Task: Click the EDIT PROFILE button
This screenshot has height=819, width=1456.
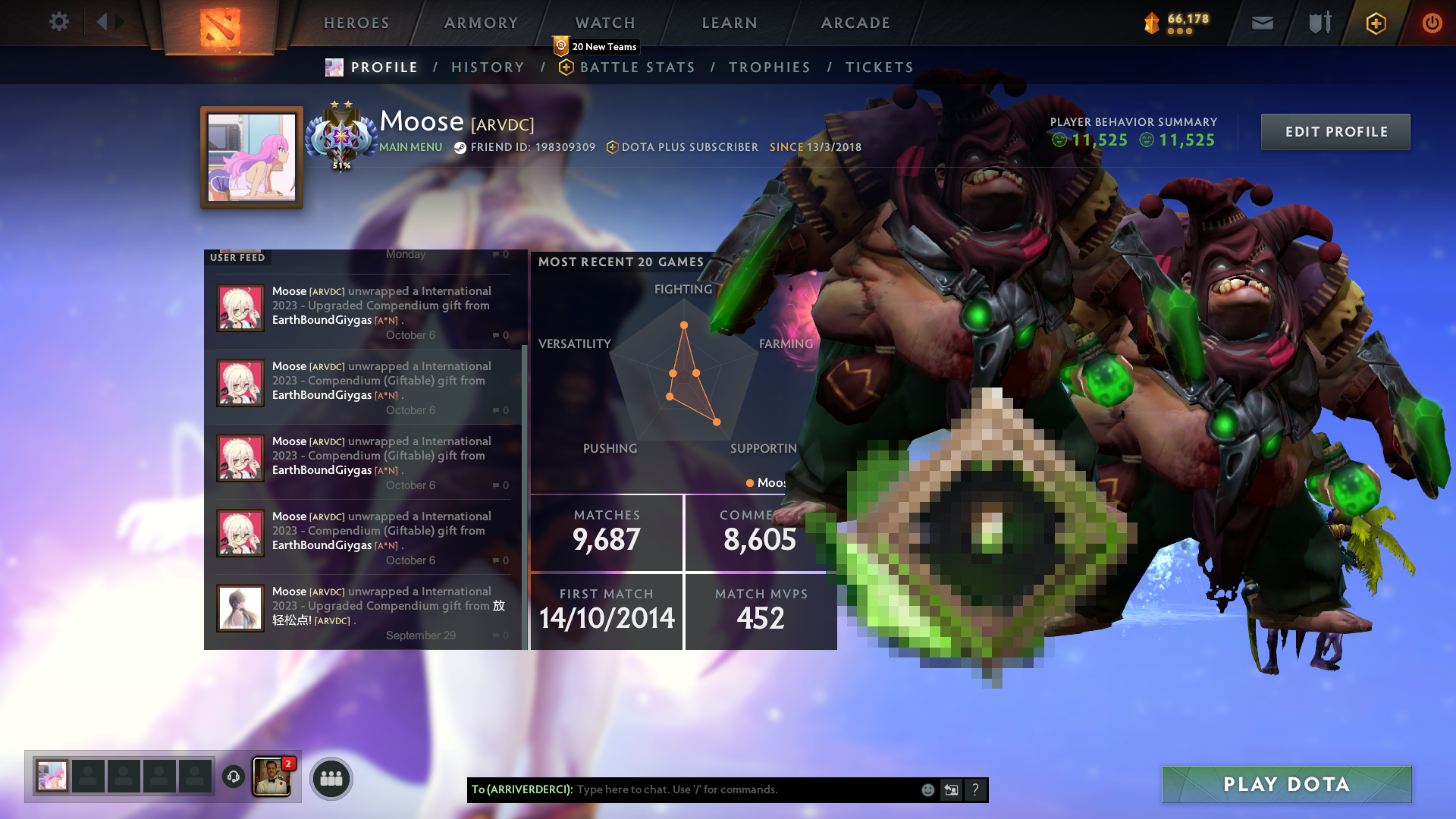Action: click(x=1335, y=131)
